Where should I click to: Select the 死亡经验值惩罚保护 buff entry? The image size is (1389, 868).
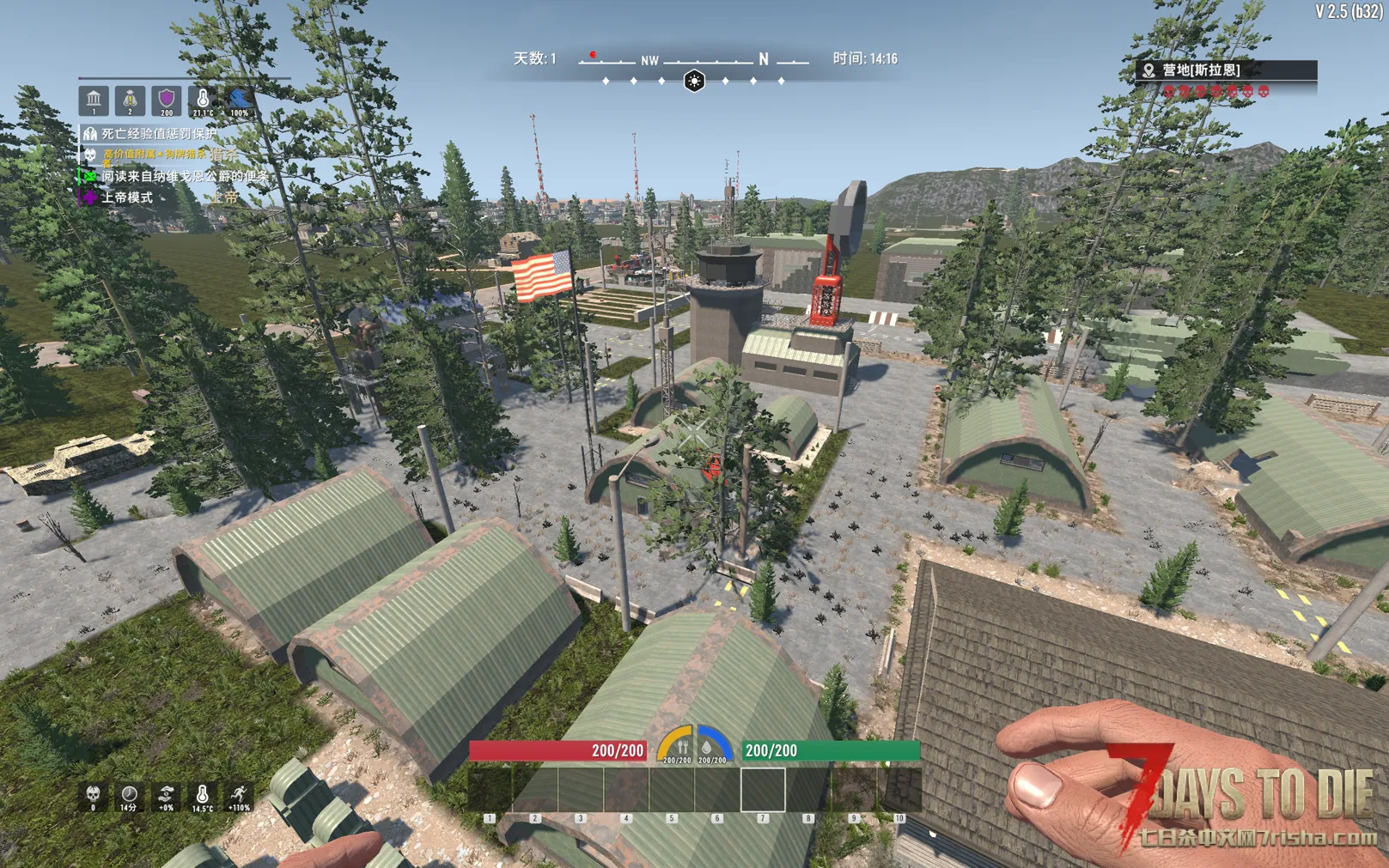click(x=150, y=134)
